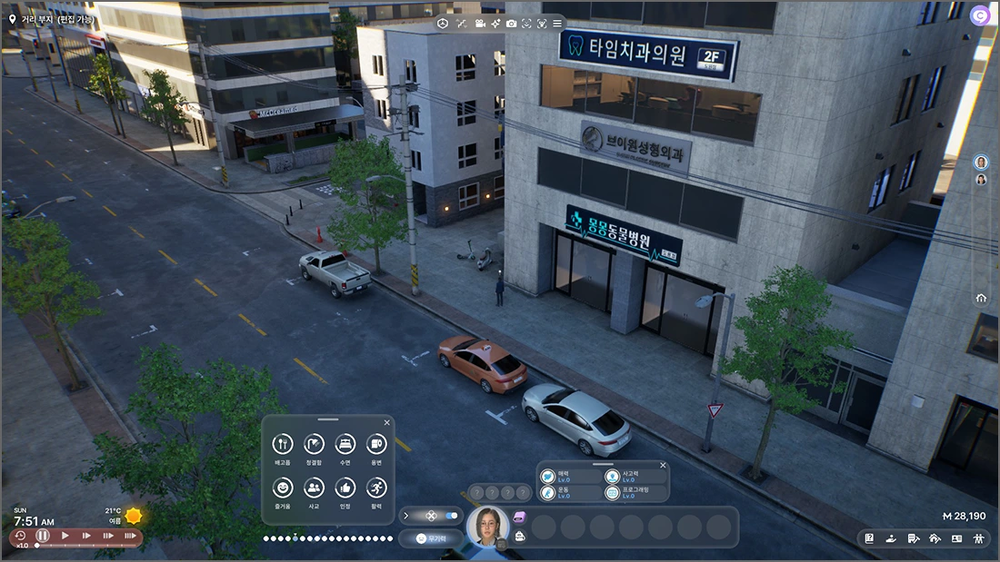Close the needs panel
1000x562 pixels.
click(386, 421)
